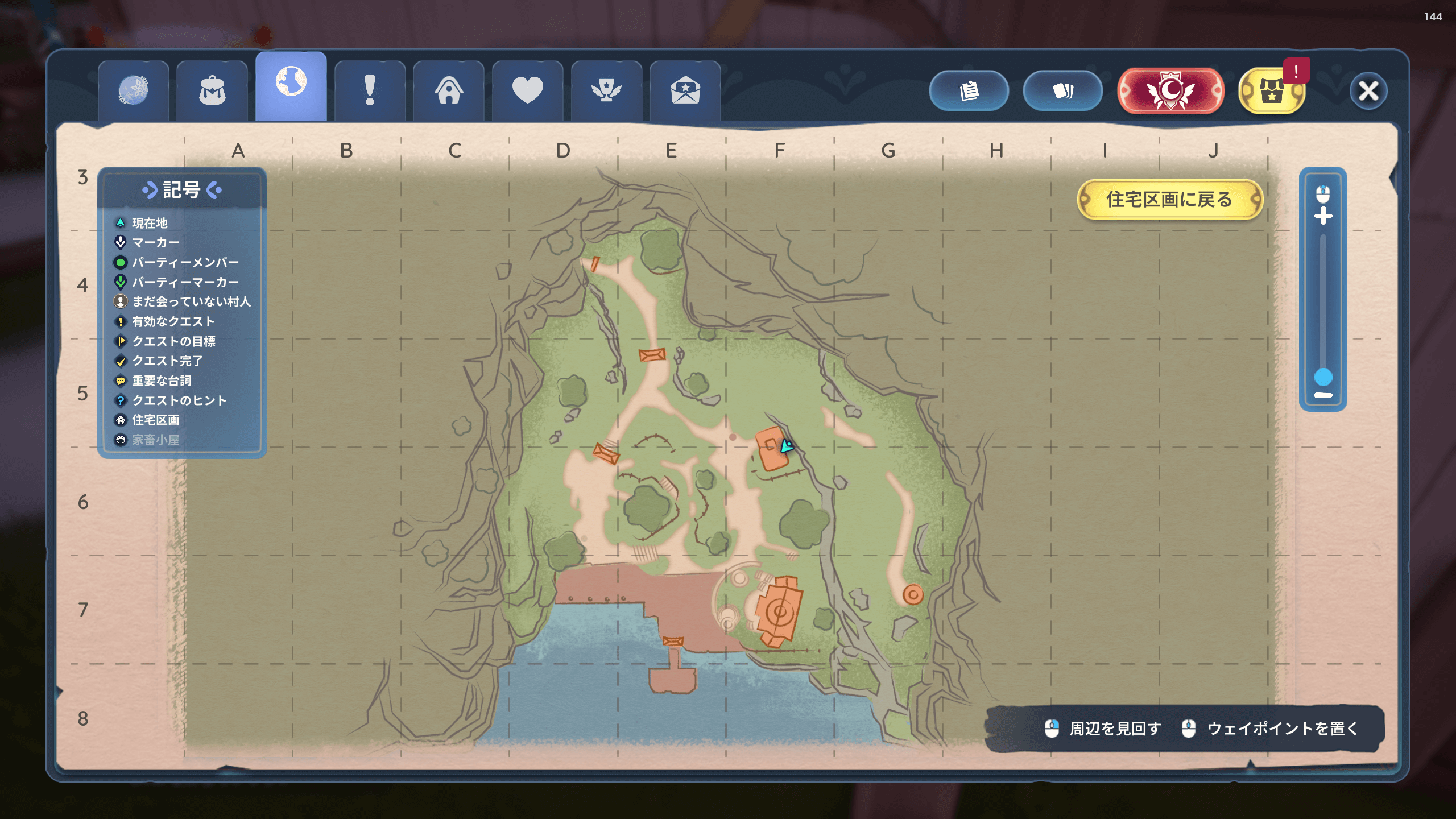Select the heart relationships tab
This screenshot has height=819, width=1456.
(527, 91)
